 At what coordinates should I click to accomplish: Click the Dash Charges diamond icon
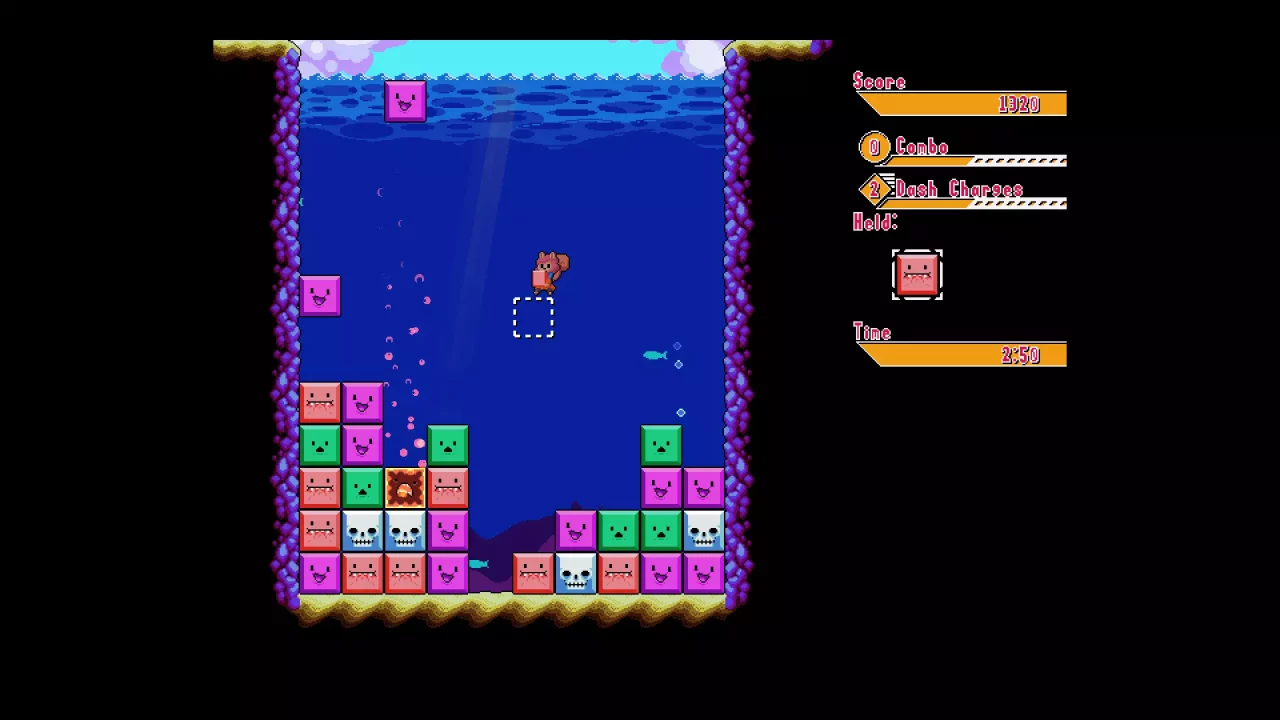(873, 190)
